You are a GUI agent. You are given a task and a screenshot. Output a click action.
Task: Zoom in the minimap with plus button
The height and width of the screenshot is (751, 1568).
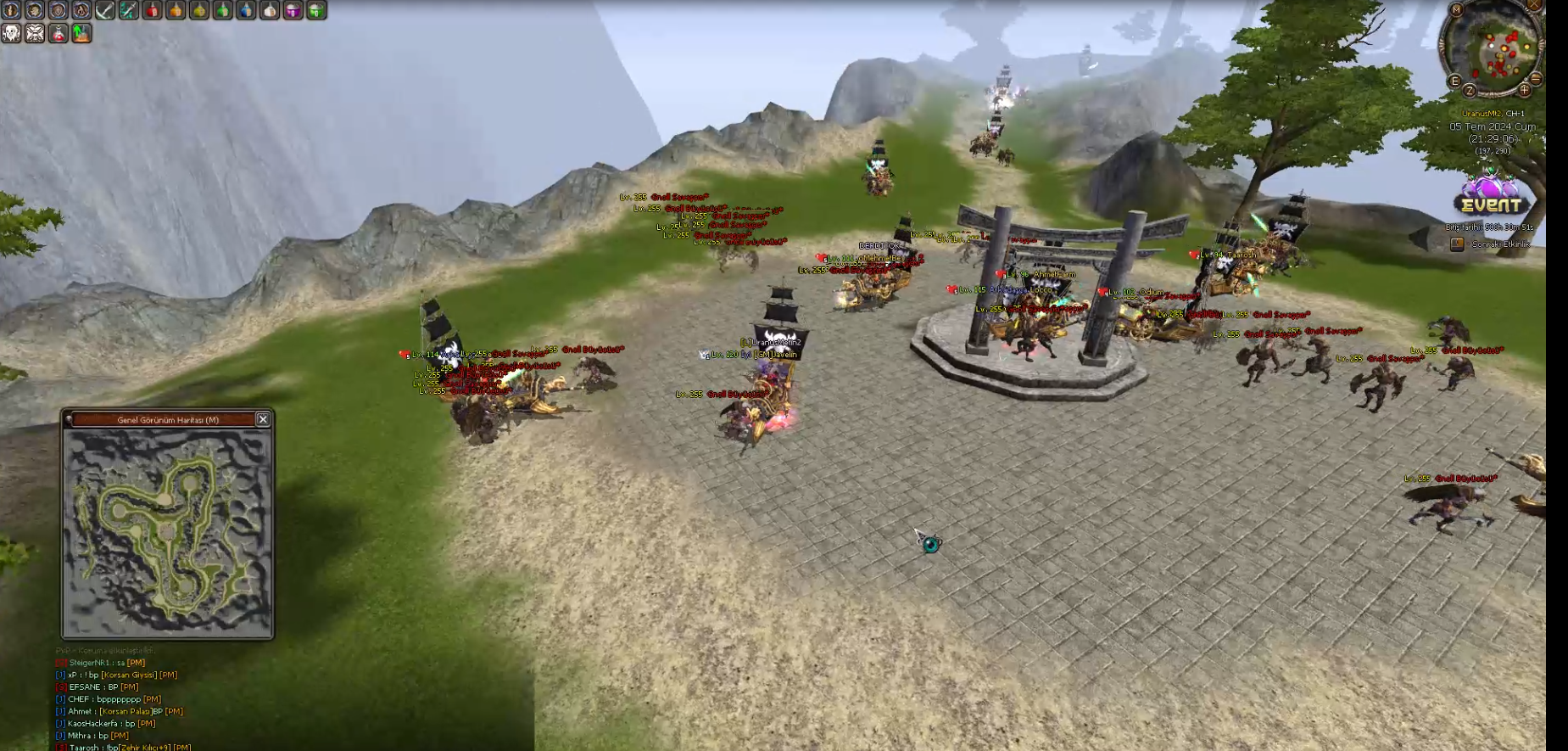point(1524,90)
